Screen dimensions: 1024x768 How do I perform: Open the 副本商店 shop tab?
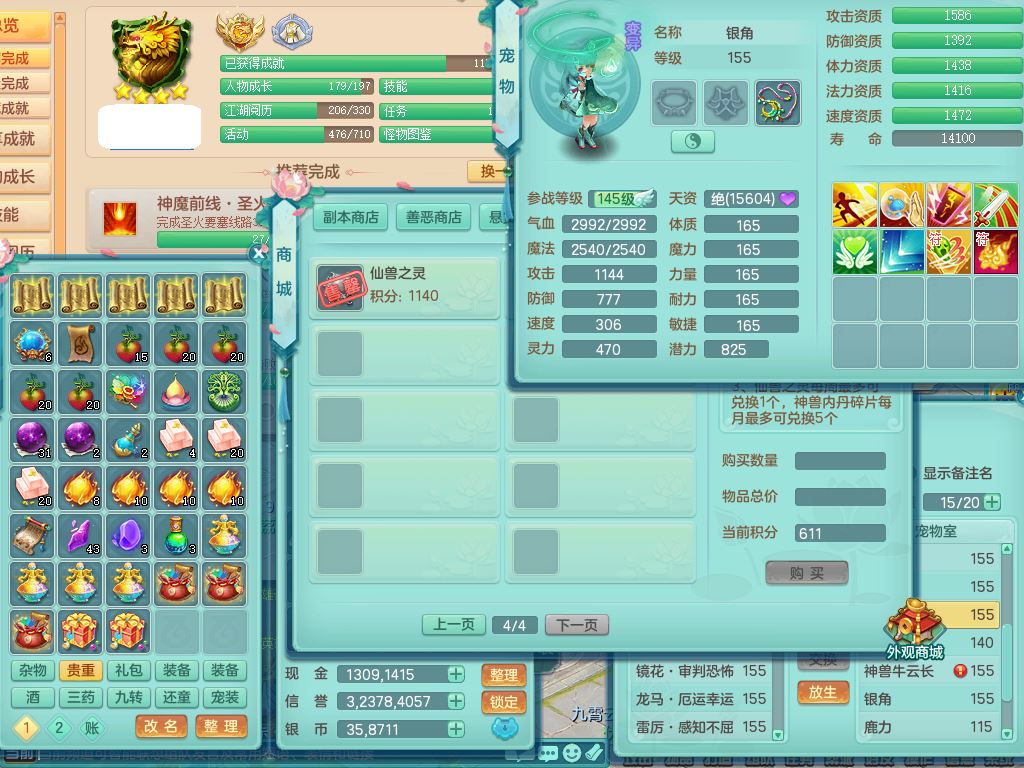[351, 217]
